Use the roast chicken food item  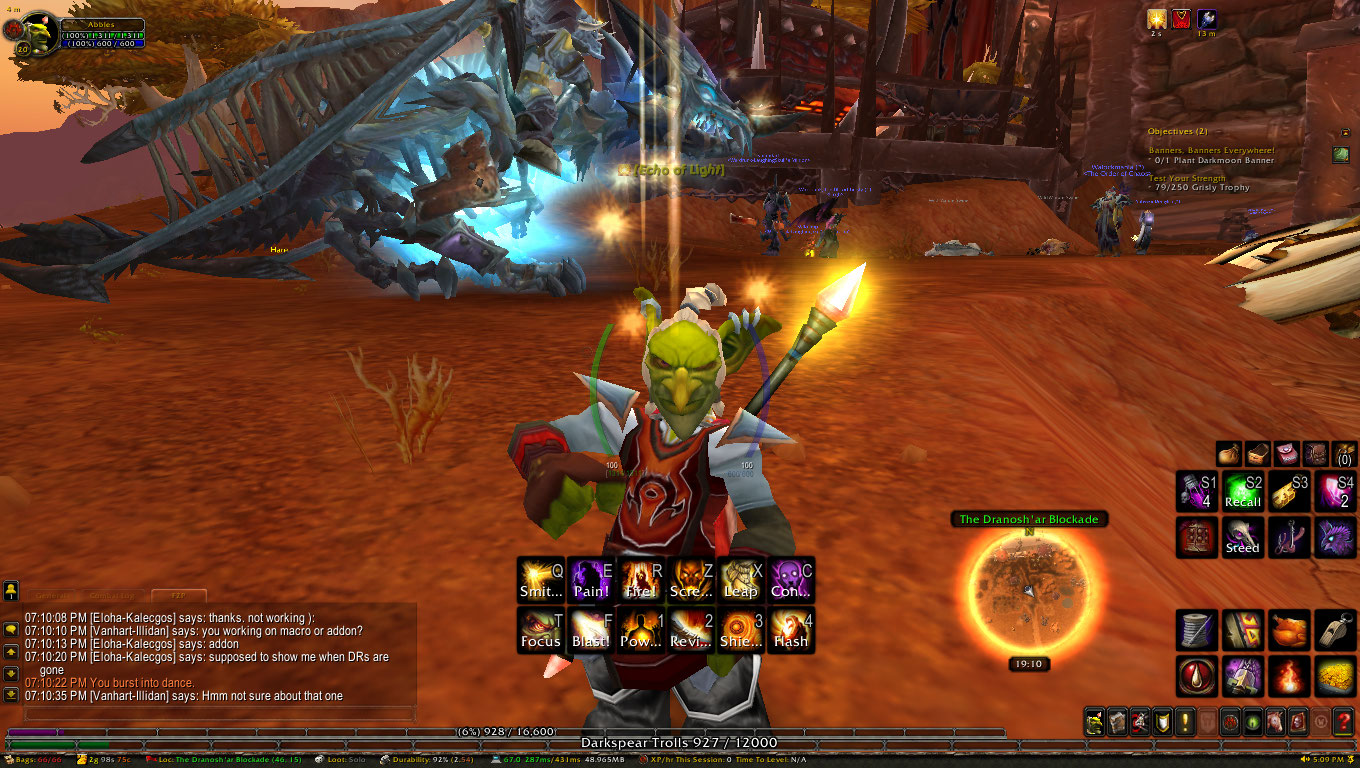coord(1289,630)
